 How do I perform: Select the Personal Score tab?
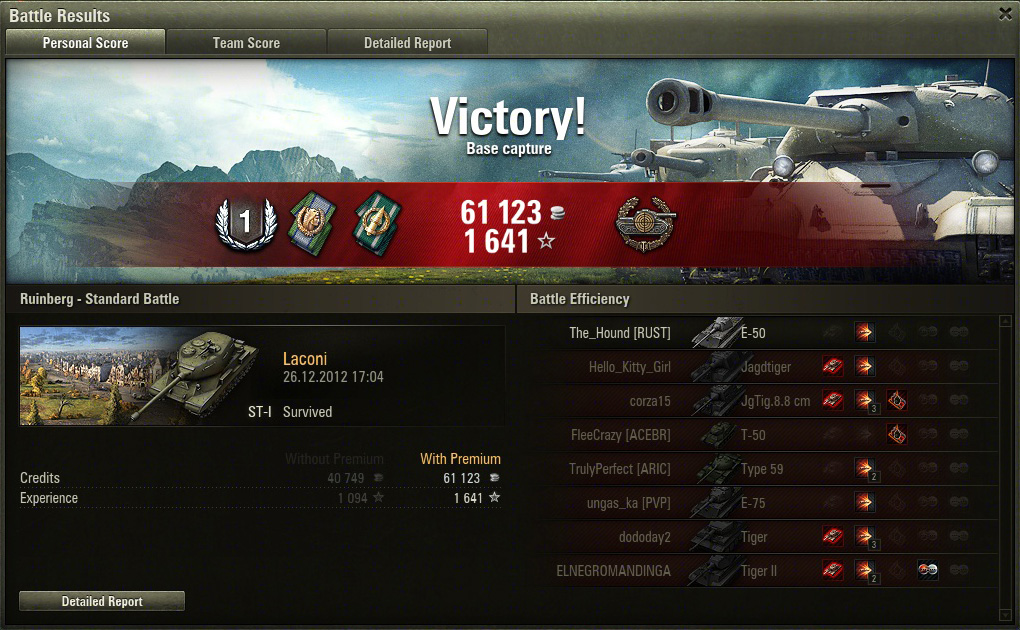(85, 43)
